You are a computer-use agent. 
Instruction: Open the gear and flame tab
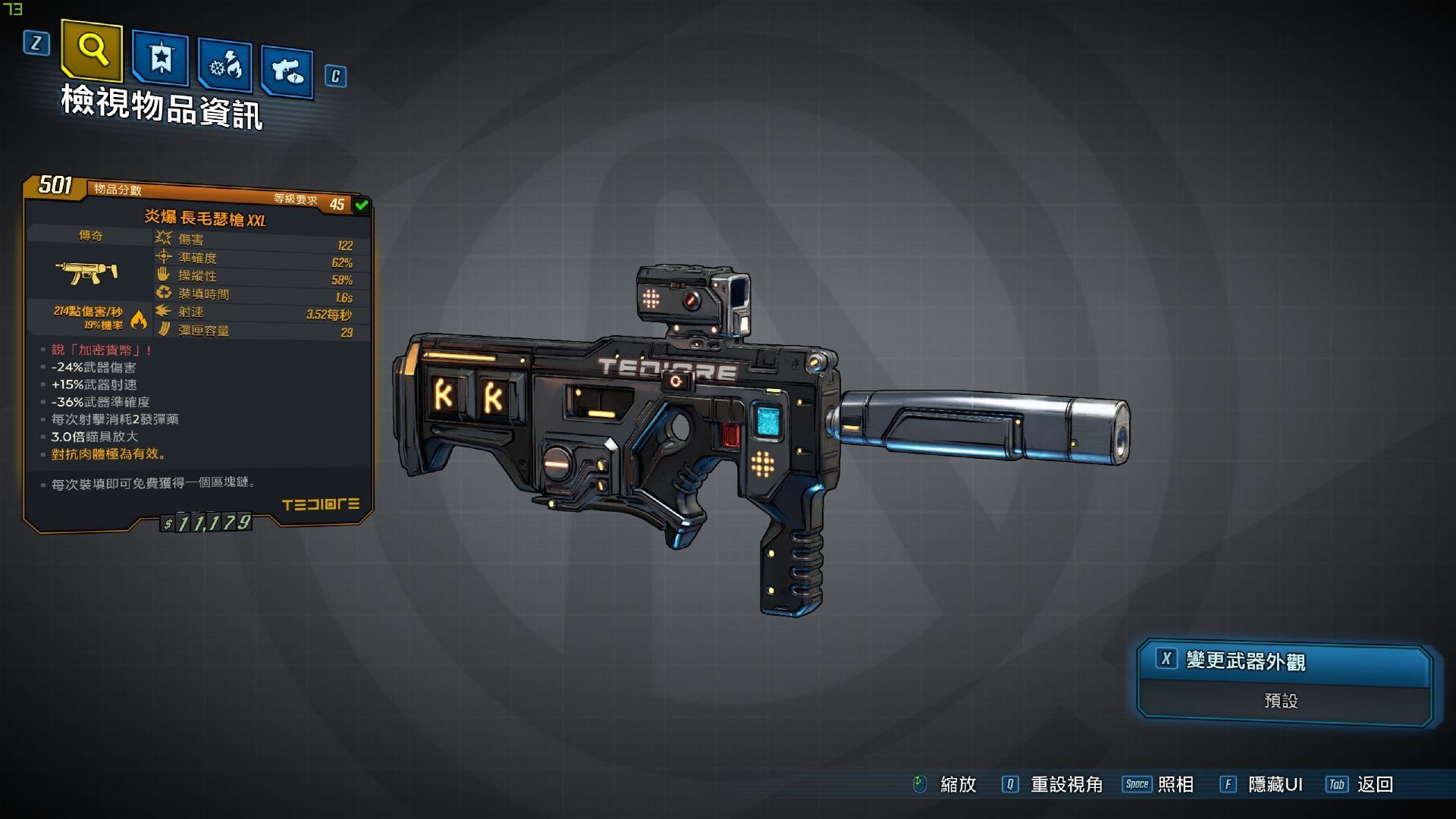coord(225,67)
